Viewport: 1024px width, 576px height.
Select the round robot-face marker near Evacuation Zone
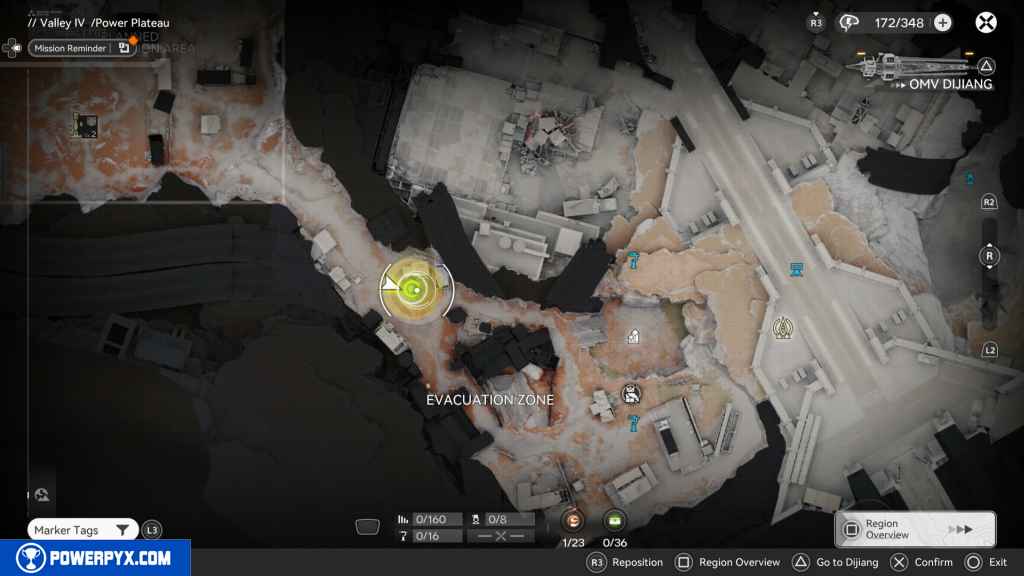[x=630, y=394]
